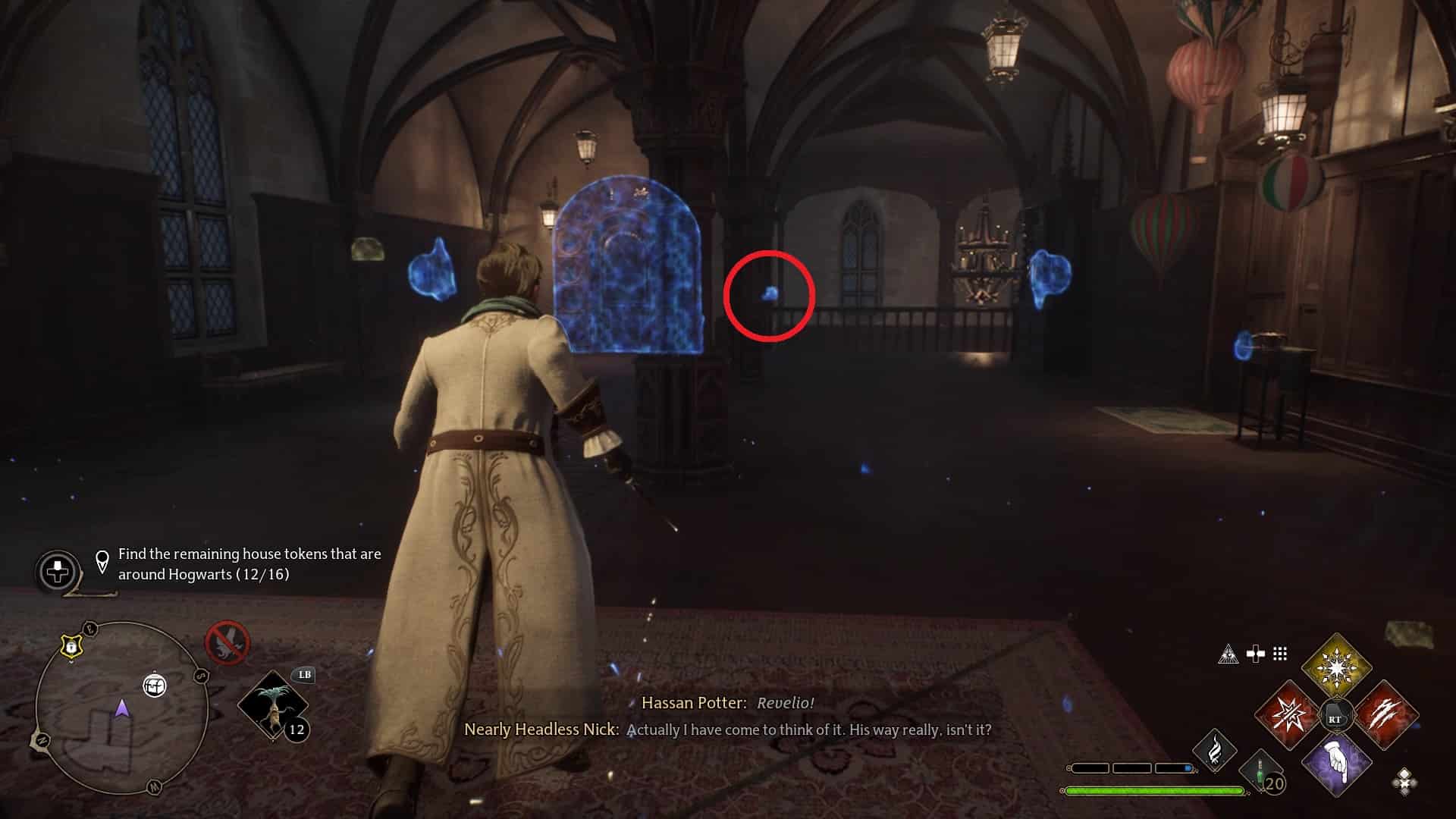This screenshot has width=1456, height=819.
Task: Select the white flame ancient magic icon
Action: click(1214, 749)
